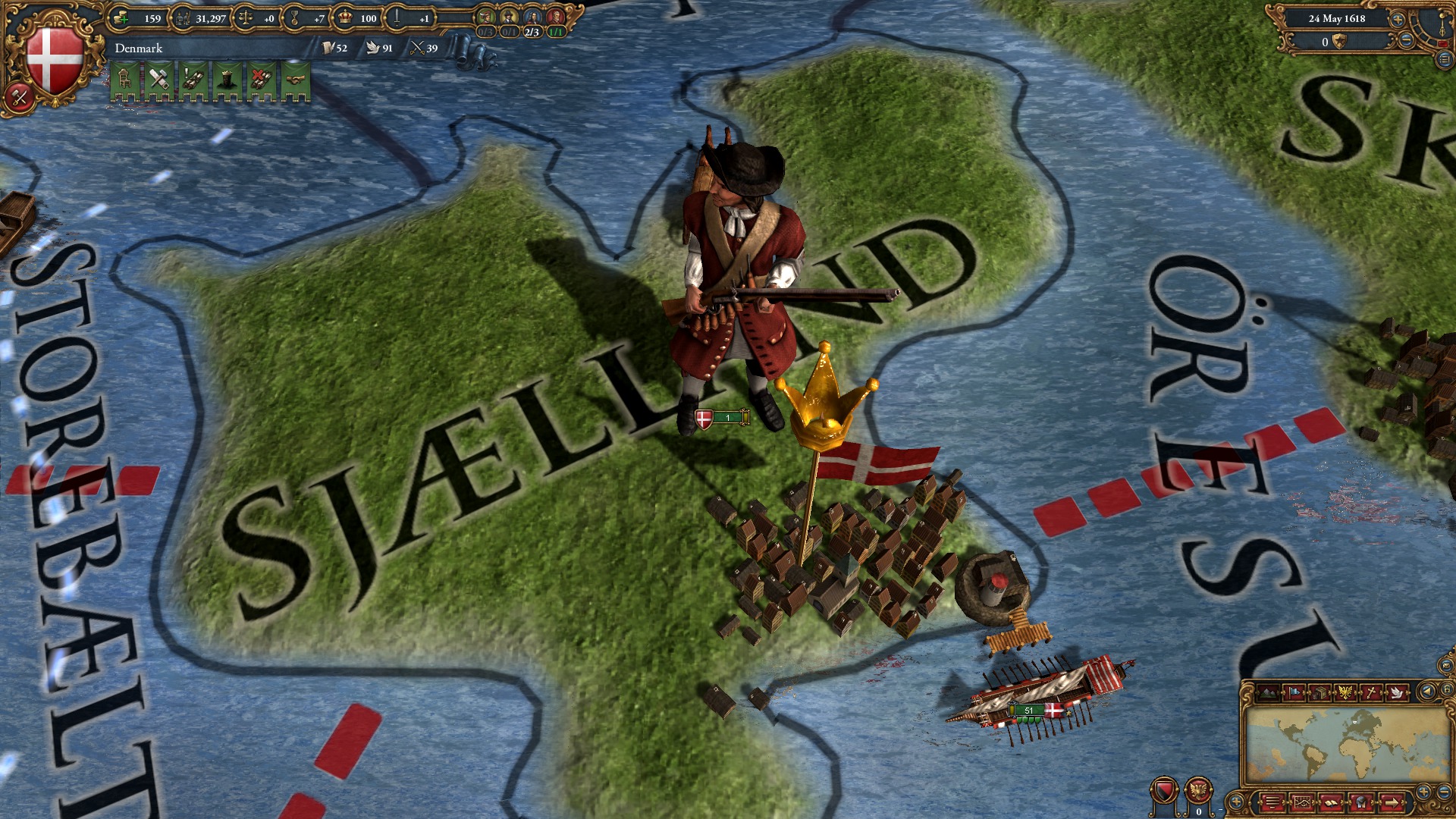Switch to the terrain mapmode

[x=1268, y=691]
